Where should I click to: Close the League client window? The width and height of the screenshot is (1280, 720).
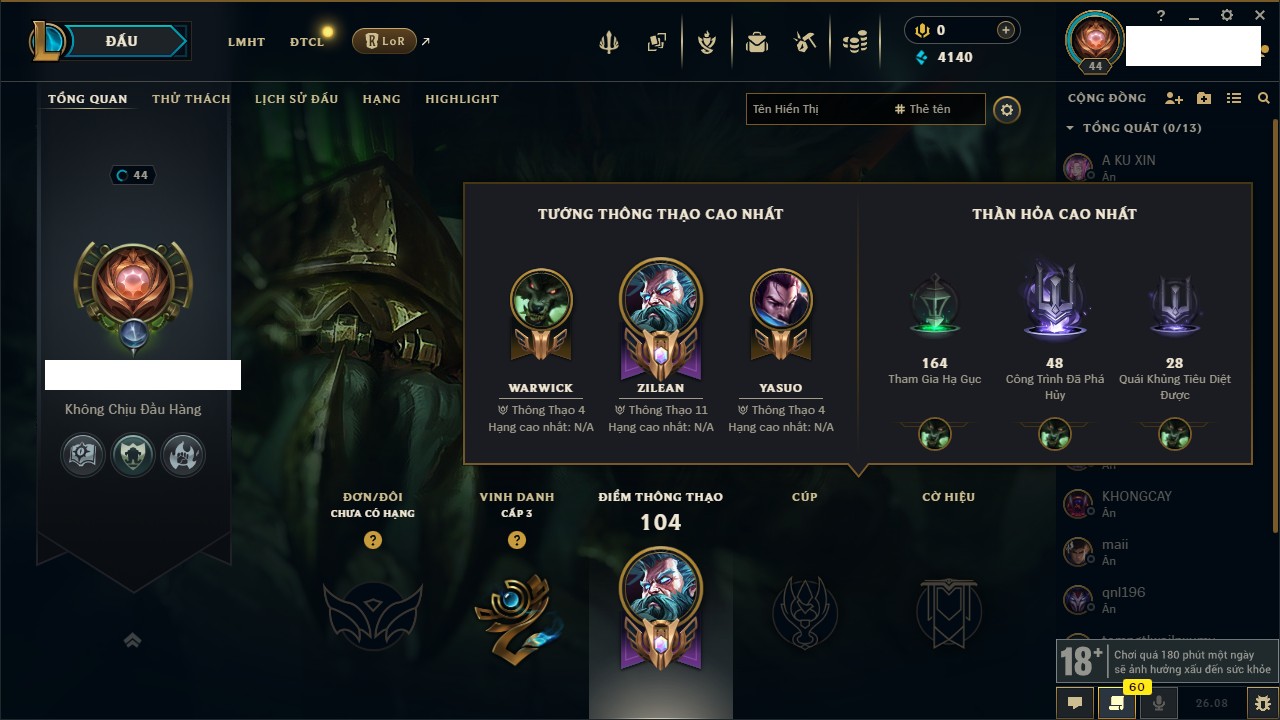(x=1259, y=15)
